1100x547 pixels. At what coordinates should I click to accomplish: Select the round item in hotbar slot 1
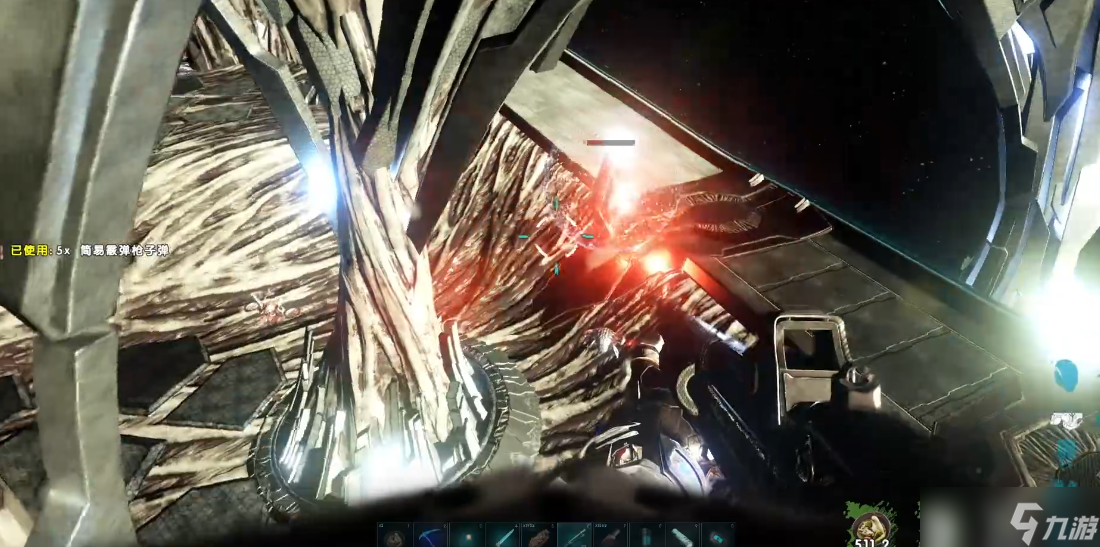[x=394, y=535]
